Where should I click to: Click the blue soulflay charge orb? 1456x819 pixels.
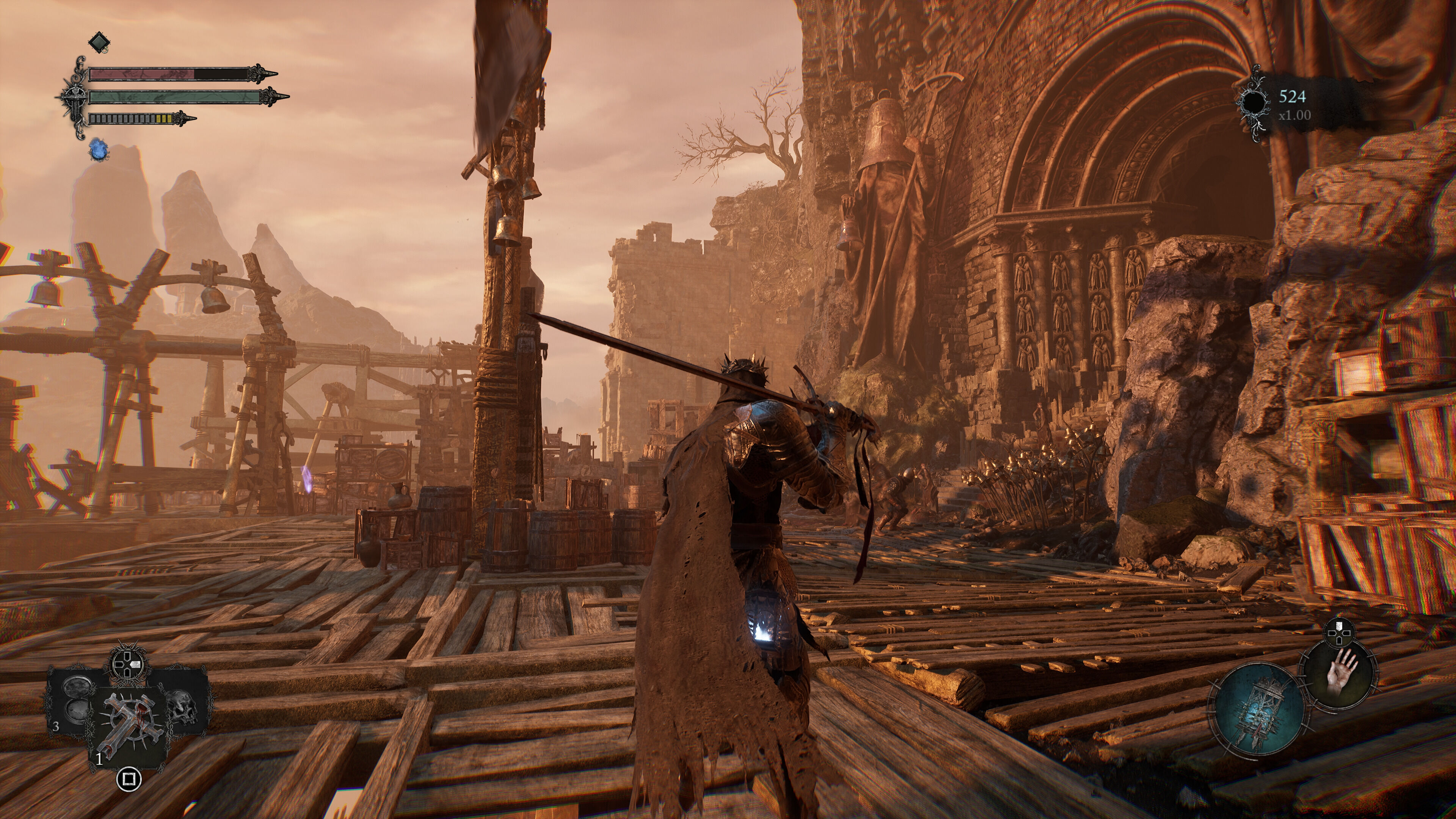pos(98,151)
